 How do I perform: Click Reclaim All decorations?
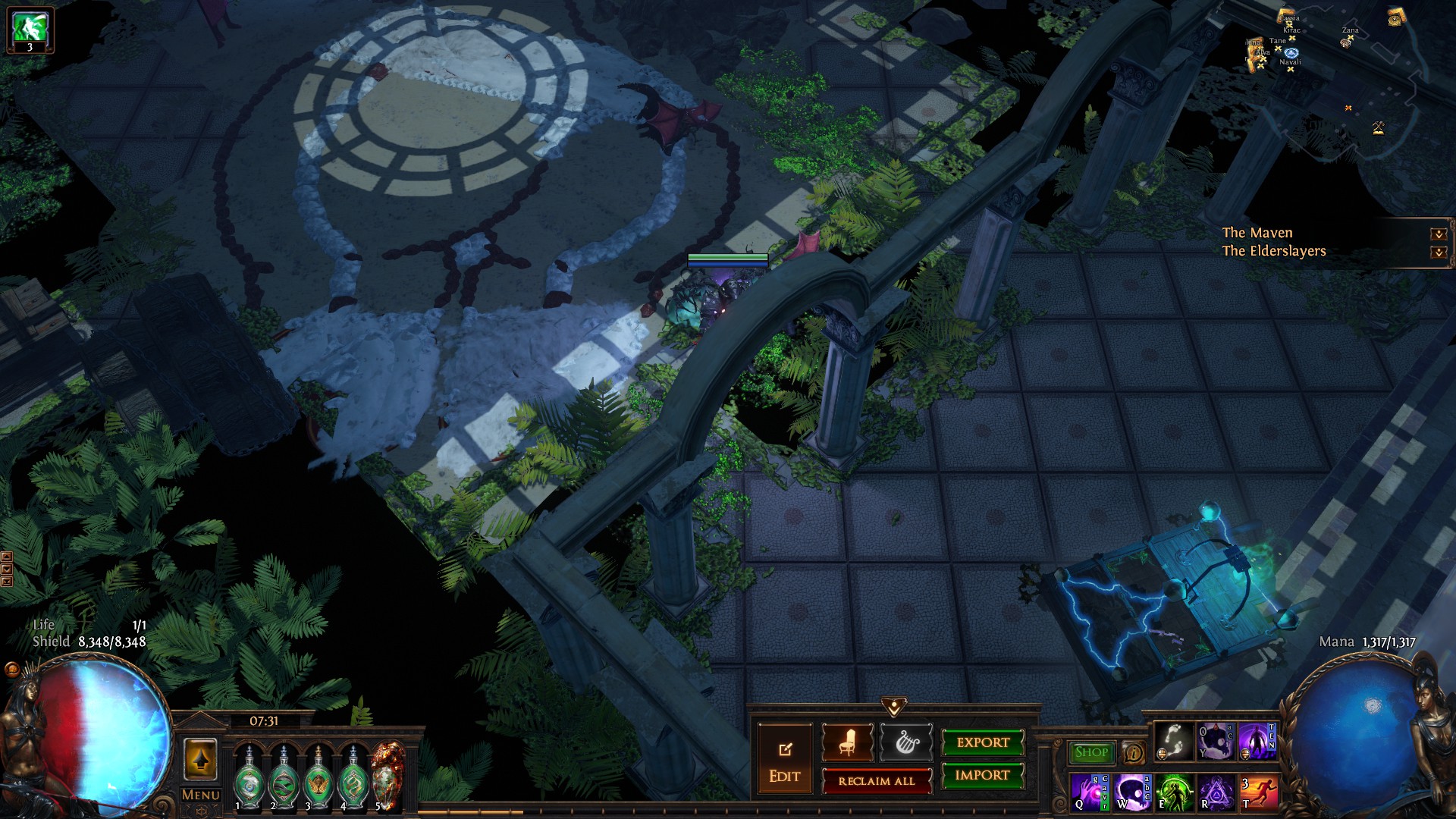[x=876, y=781]
